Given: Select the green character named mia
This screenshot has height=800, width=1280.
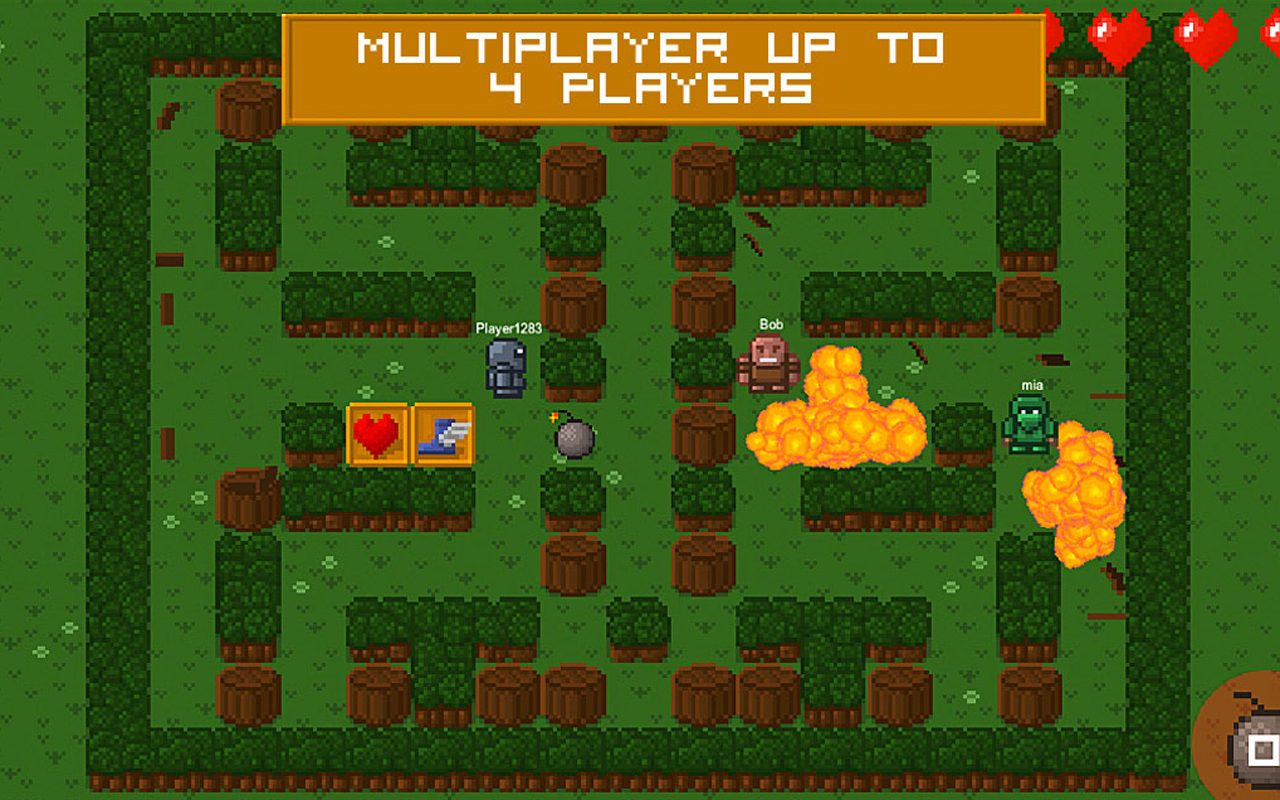Looking at the screenshot, I should 1027,425.
